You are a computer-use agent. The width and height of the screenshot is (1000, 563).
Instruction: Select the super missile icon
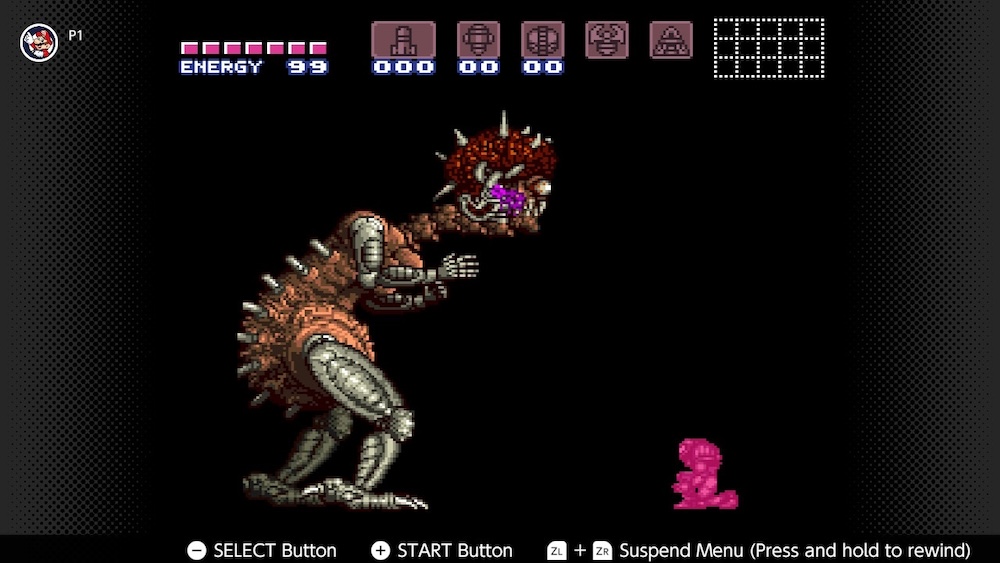478,40
